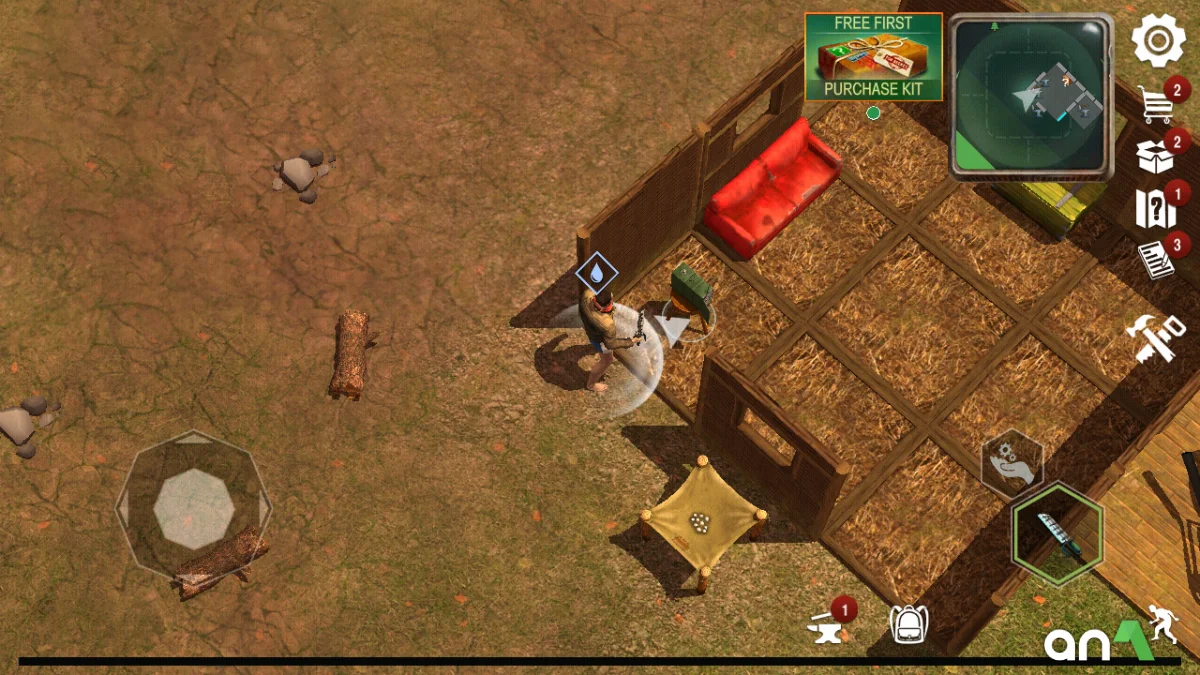Enter build mode with hammer and saw
The height and width of the screenshot is (675, 1200).
[x=1156, y=337]
